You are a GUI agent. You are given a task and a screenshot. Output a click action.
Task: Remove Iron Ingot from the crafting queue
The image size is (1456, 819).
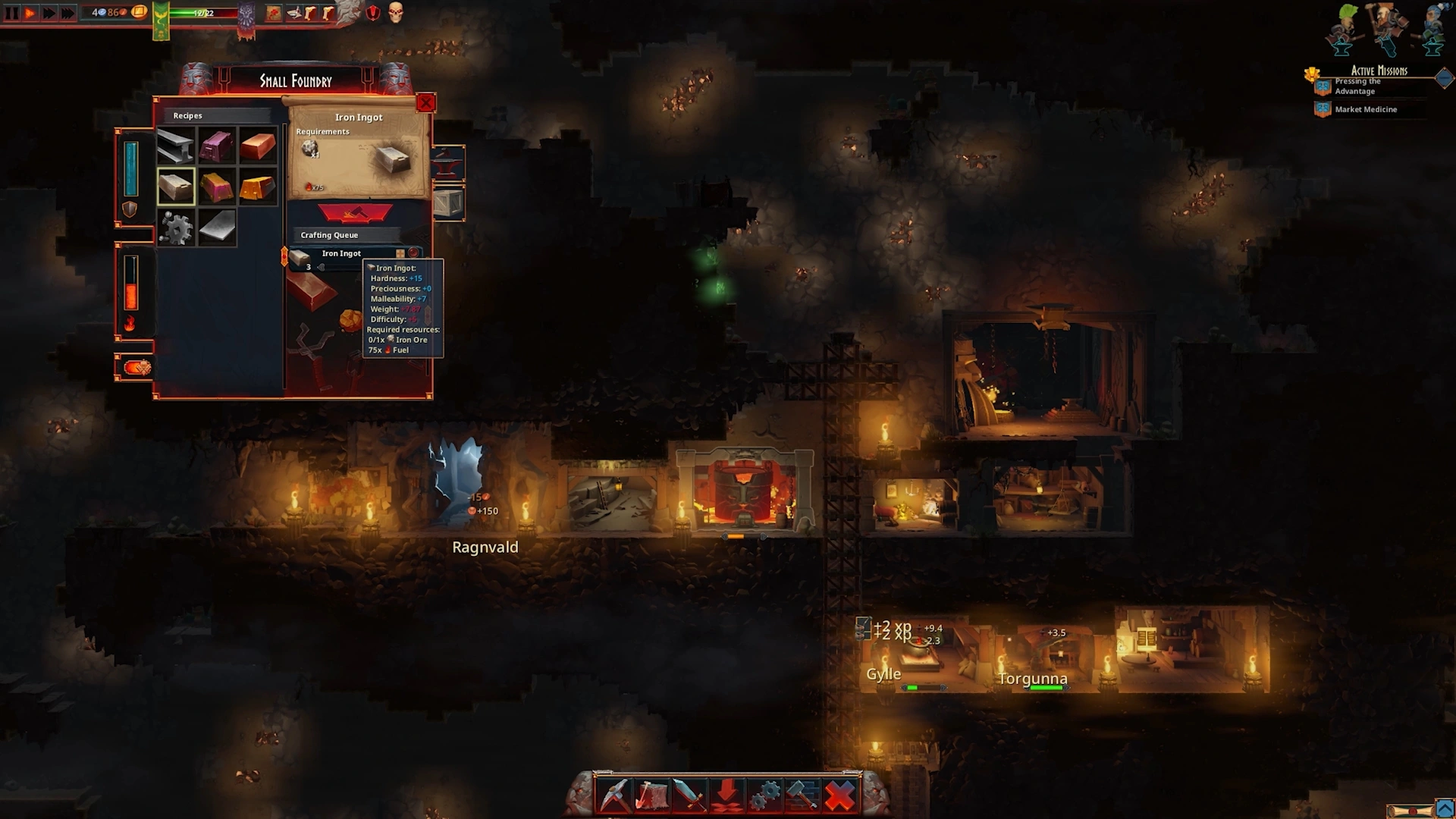click(x=413, y=253)
